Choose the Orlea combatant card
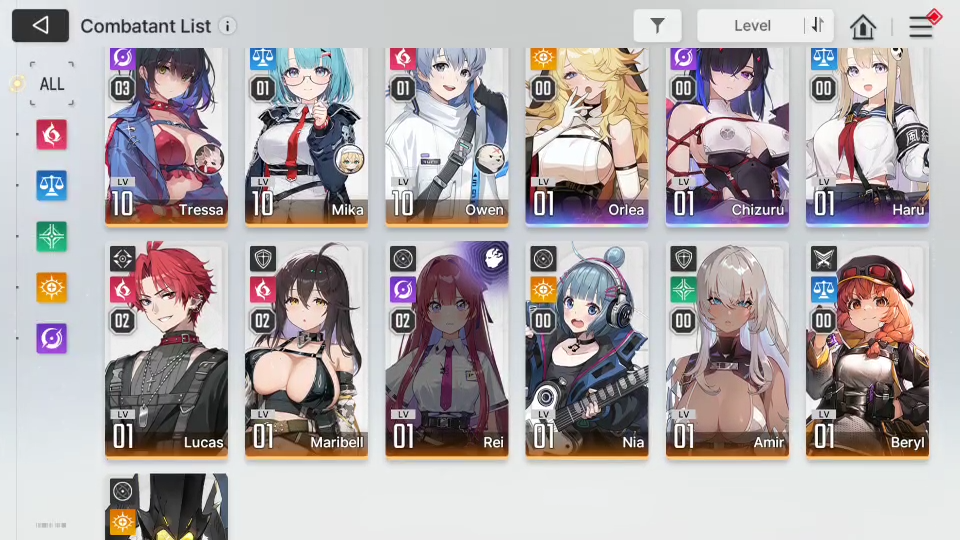Image resolution: width=960 pixels, height=540 pixels. point(587,135)
